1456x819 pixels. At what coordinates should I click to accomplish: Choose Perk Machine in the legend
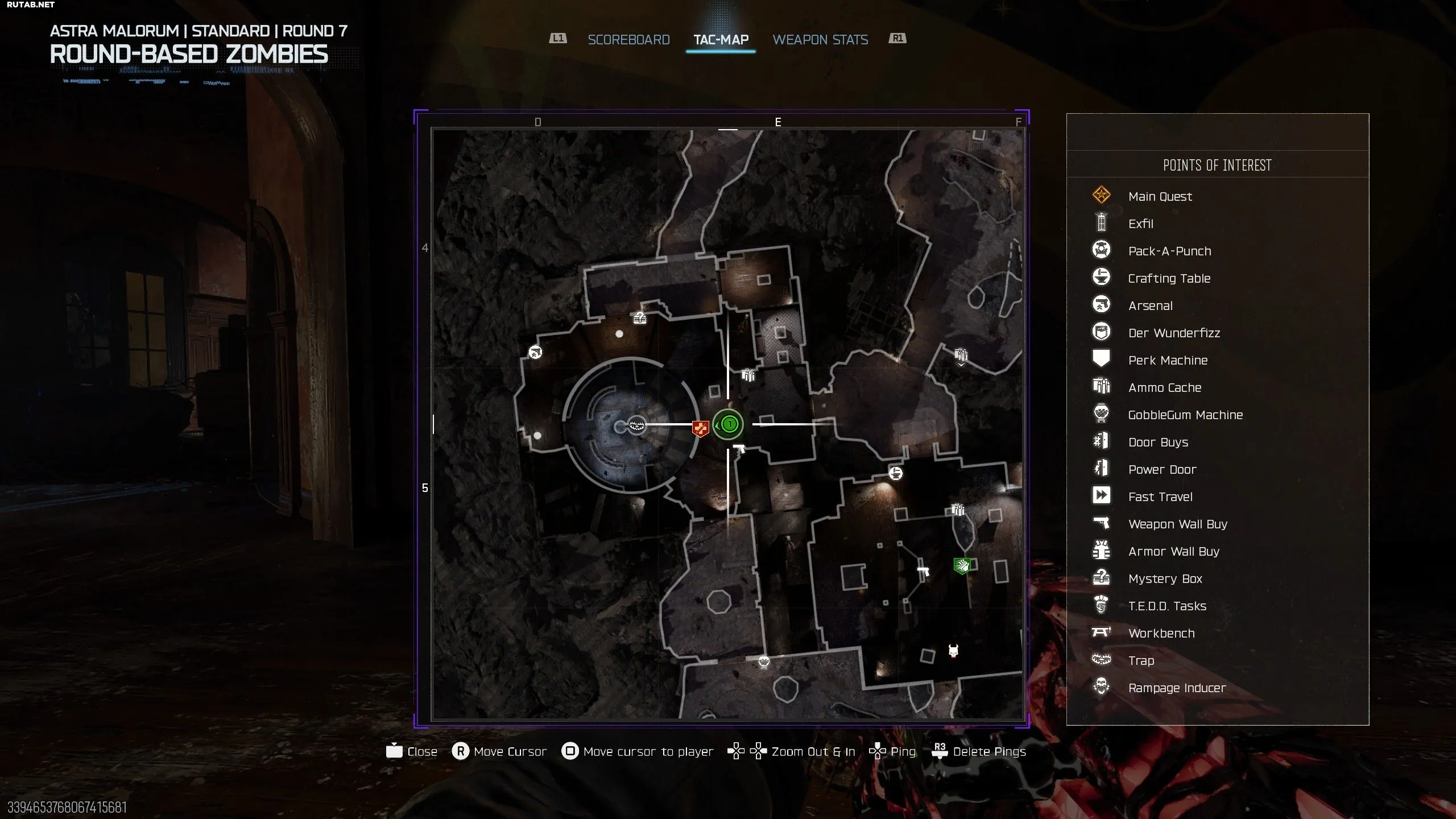[1168, 361]
